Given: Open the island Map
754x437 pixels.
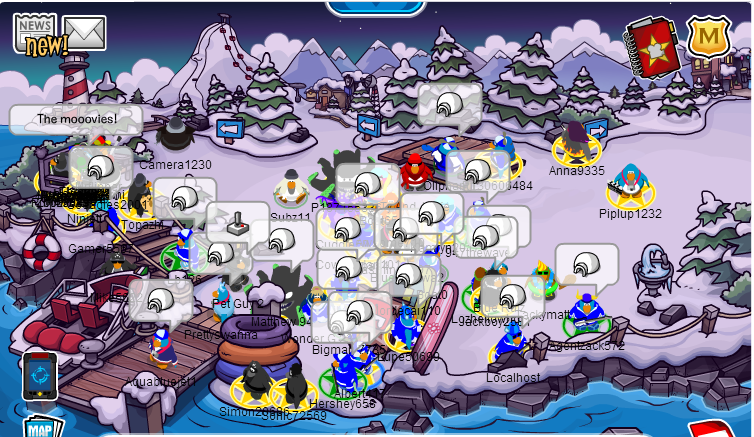Looking at the screenshot, I should coord(40,426).
